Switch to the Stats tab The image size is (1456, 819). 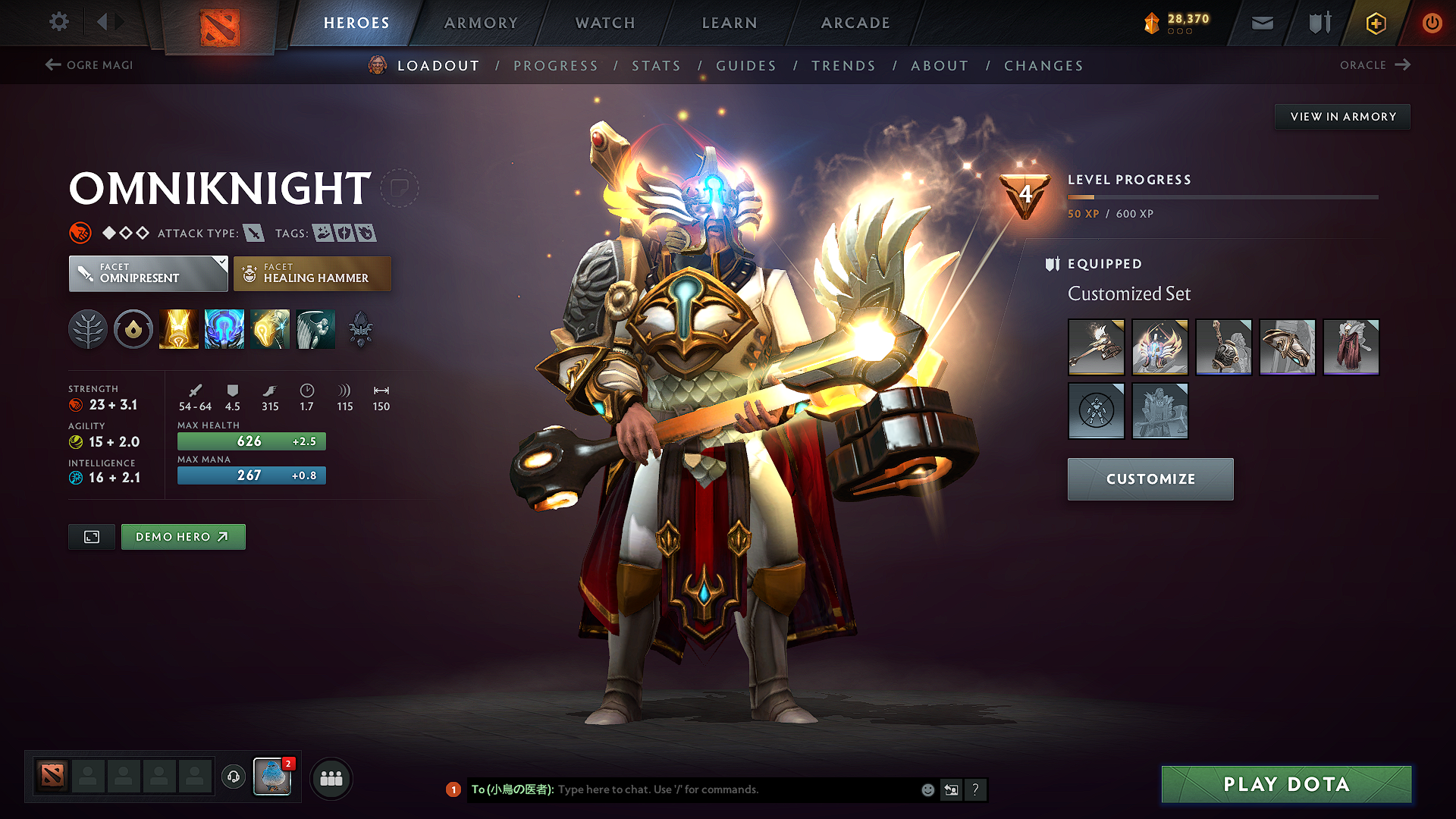[656, 66]
